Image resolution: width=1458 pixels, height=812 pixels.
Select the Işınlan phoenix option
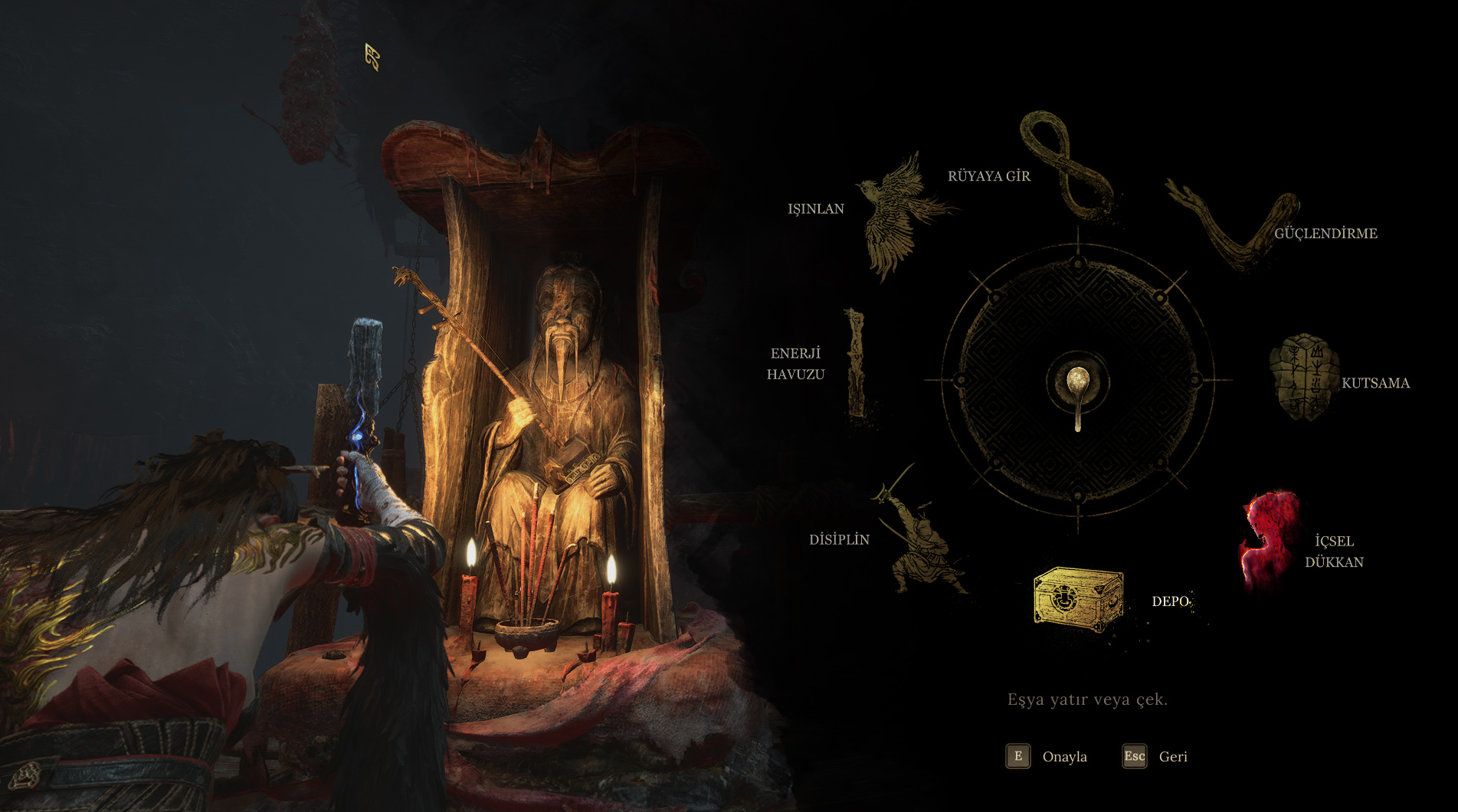pyautogui.click(x=896, y=214)
